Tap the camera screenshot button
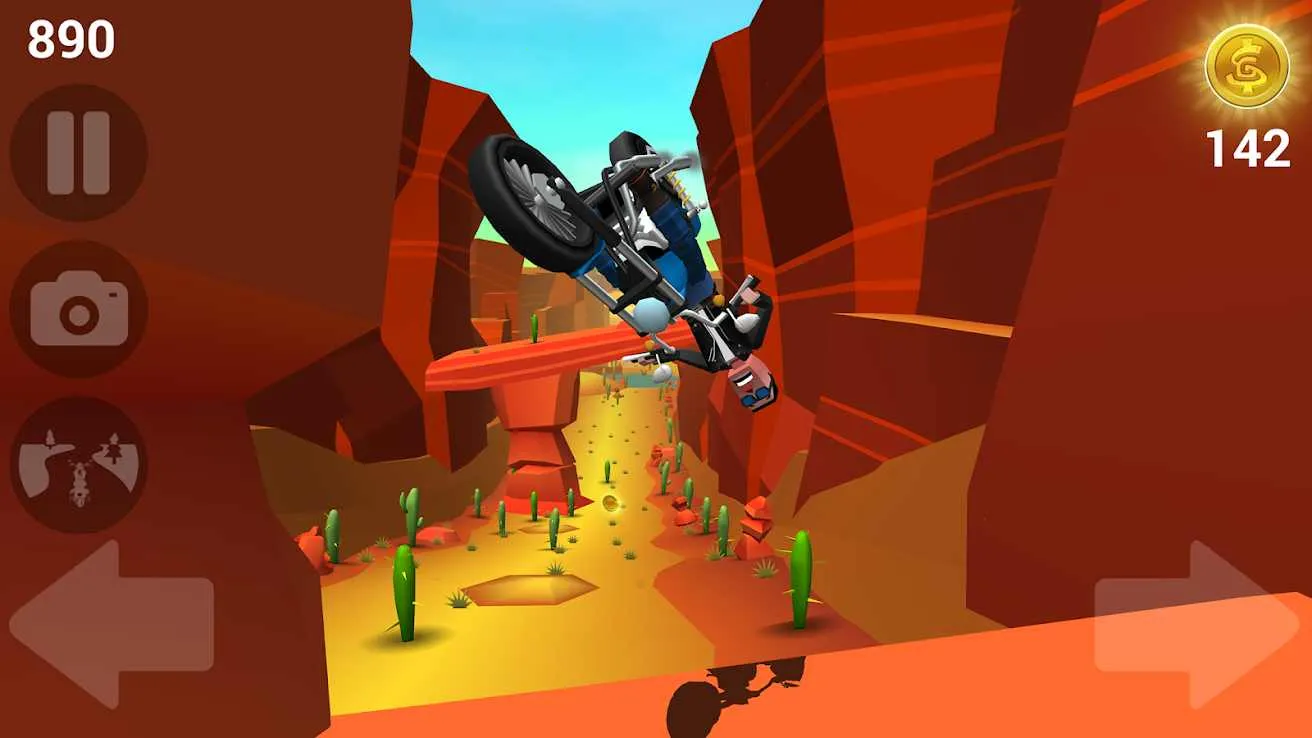This screenshot has width=1312, height=738. pos(79,309)
